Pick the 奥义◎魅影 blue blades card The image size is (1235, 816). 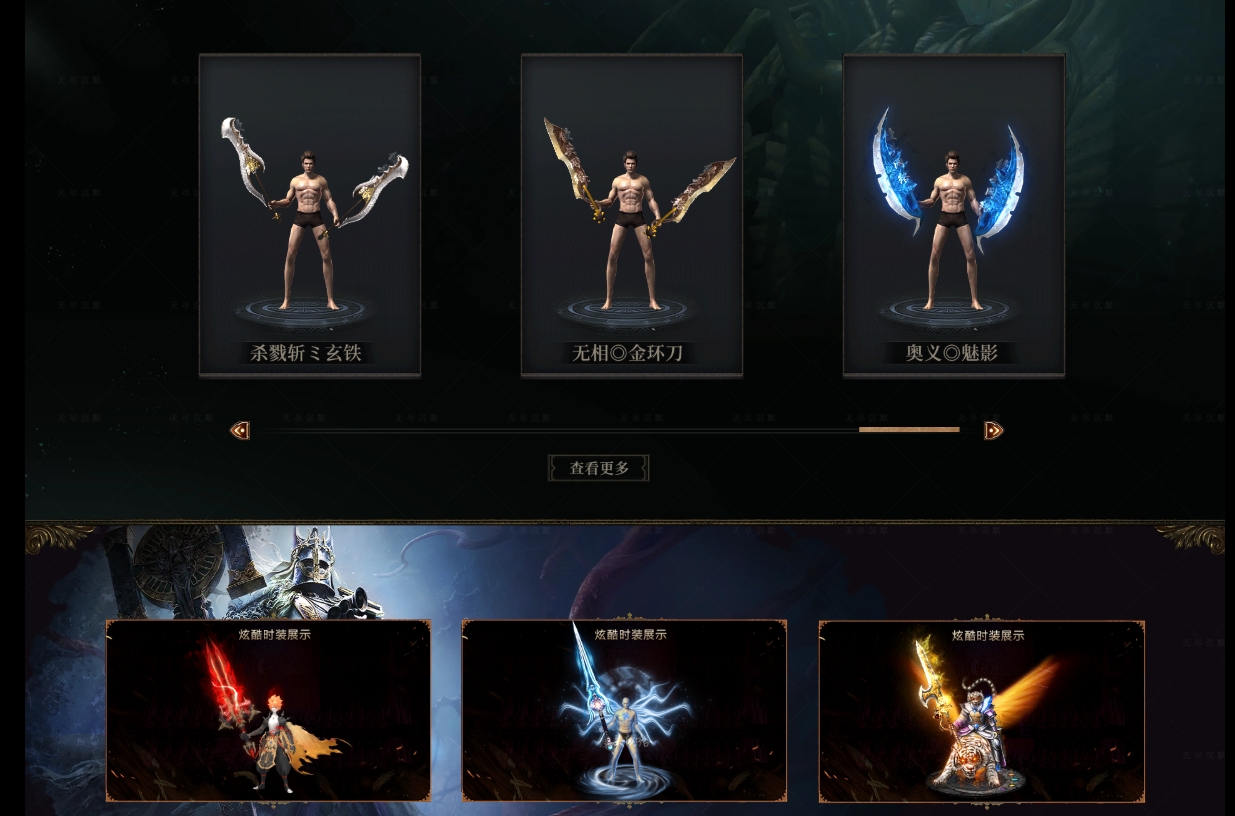tap(953, 215)
